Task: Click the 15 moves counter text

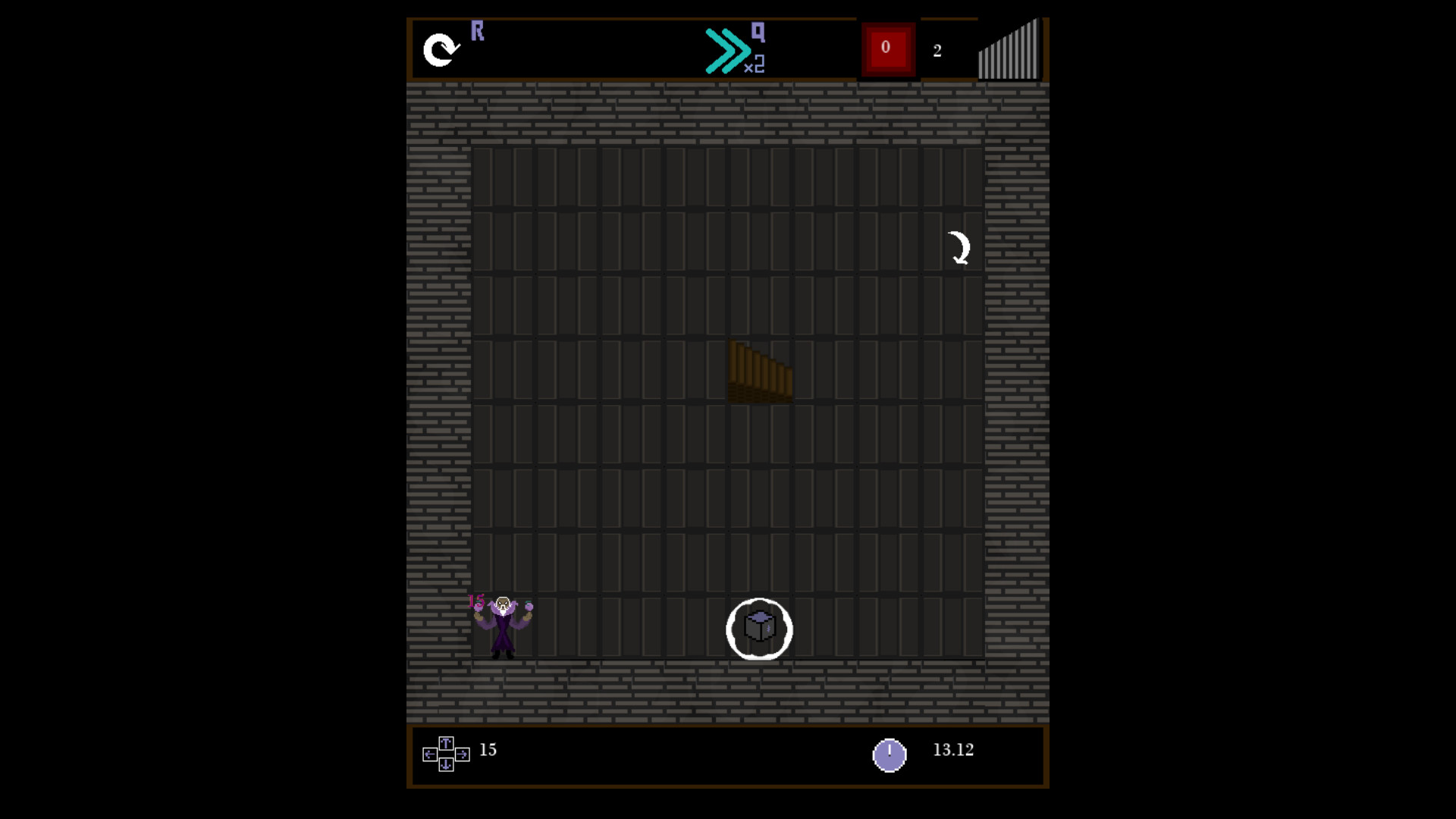Action: click(x=488, y=751)
